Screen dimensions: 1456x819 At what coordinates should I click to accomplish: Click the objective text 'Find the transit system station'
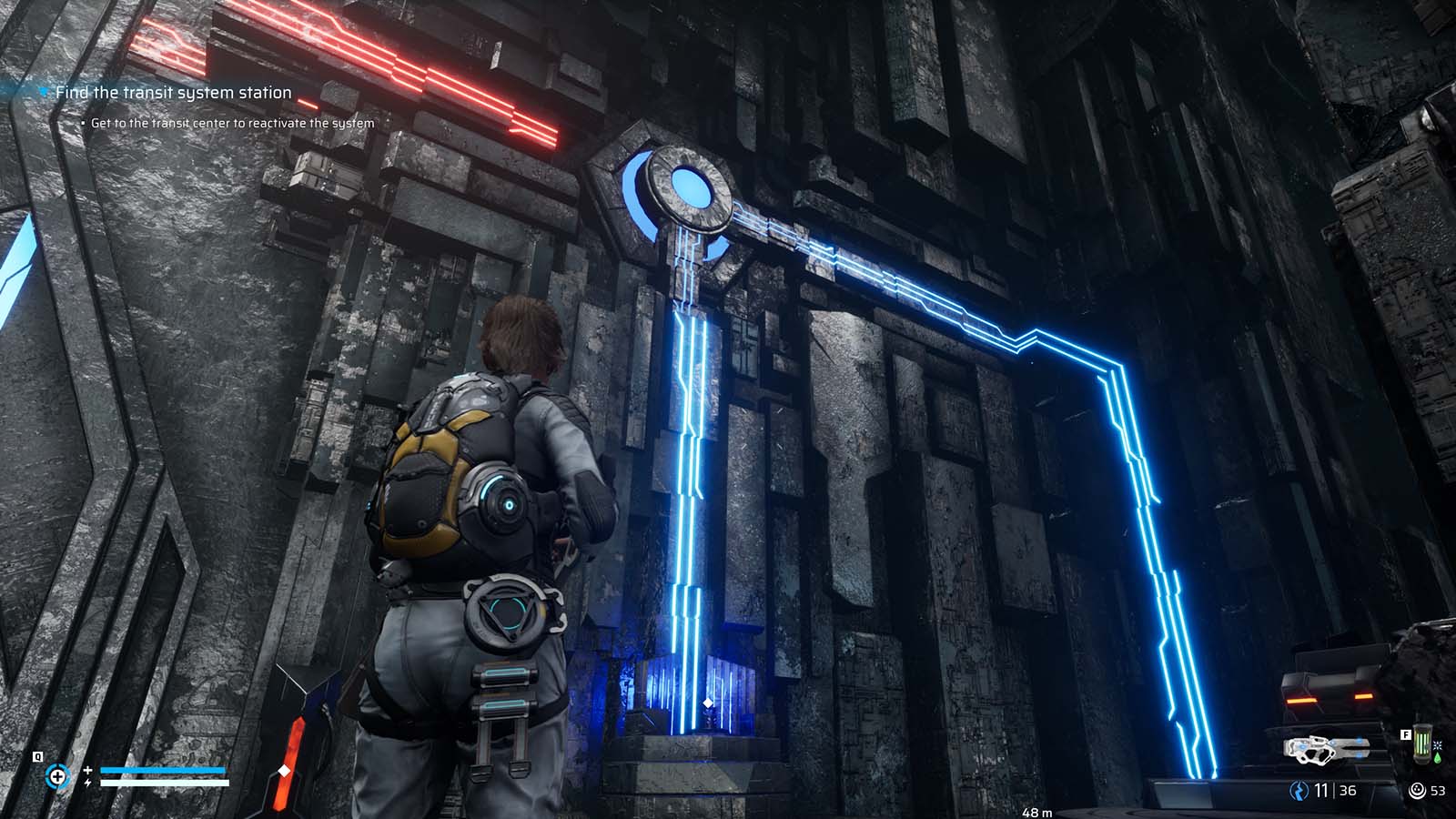[x=173, y=92]
